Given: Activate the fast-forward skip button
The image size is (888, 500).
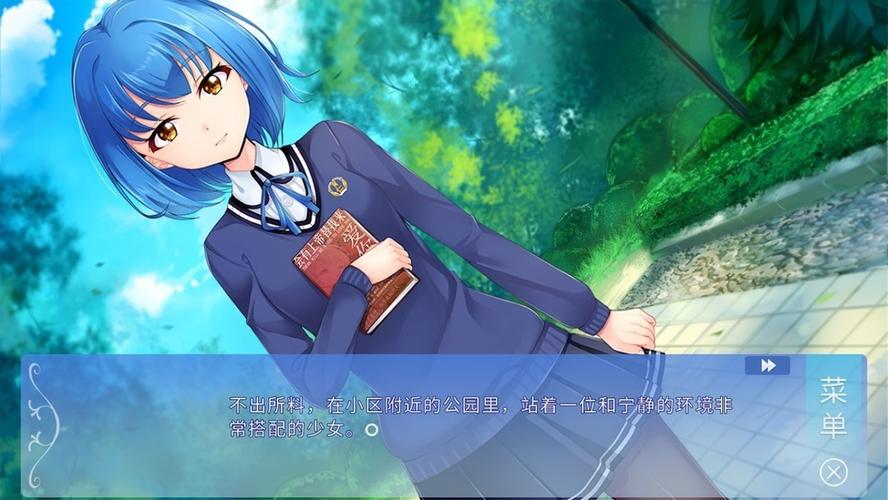Looking at the screenshot, I should pyautogui.click(x=767, y=366).
